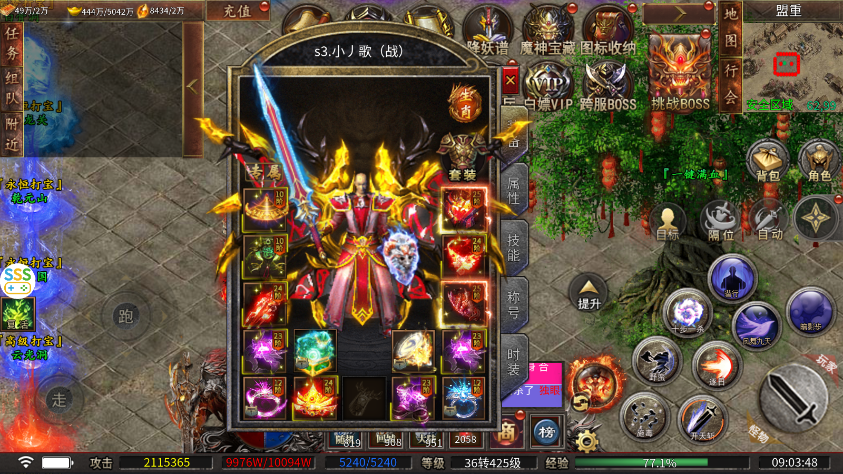Cast the 开天斩 sword skill
843x474 pixels.
click(x=703, y=418)
